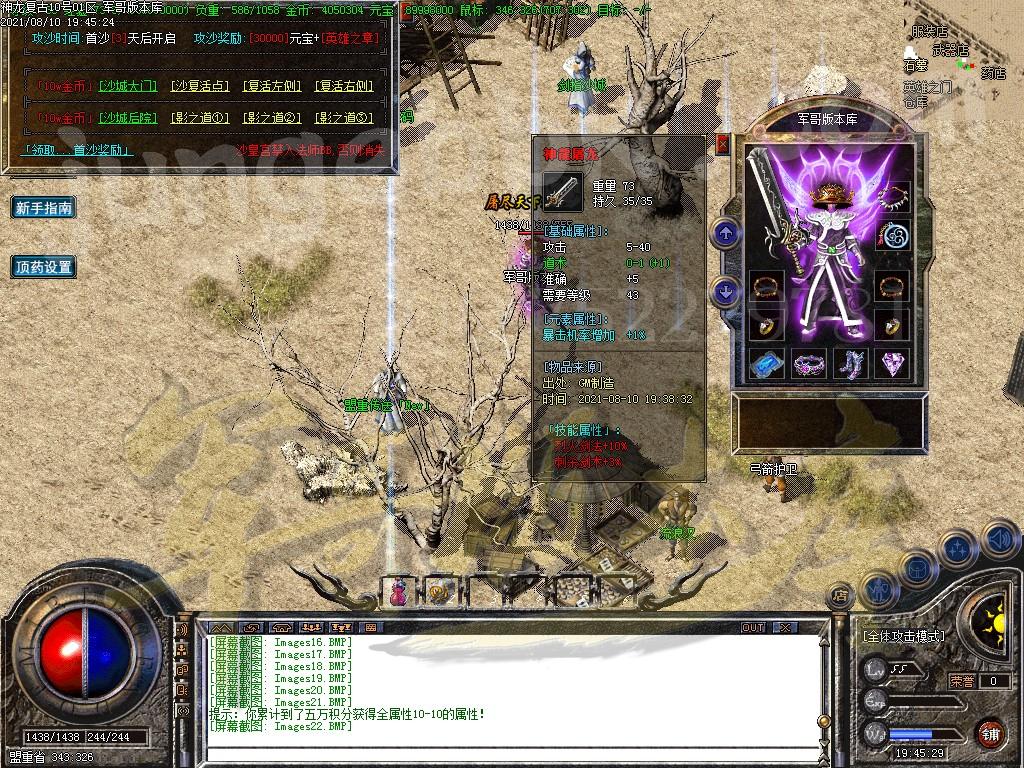Click the OUT button above chat
The width and height of the screenshot is (1024, 768).
click(752, 627)
